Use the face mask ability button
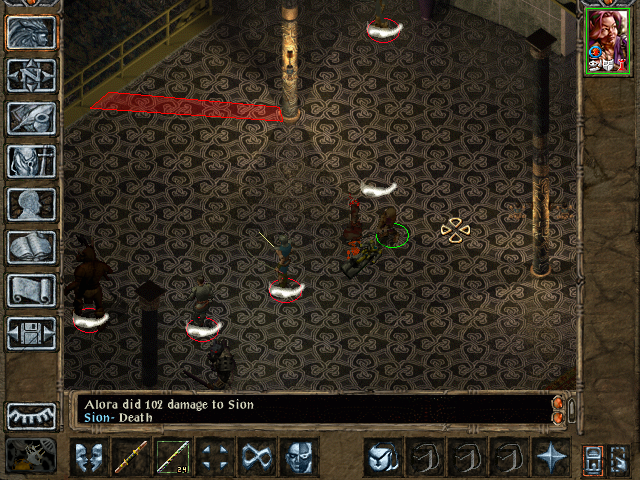640x480 pixels. pyautogui.click(x=298, y=458)
